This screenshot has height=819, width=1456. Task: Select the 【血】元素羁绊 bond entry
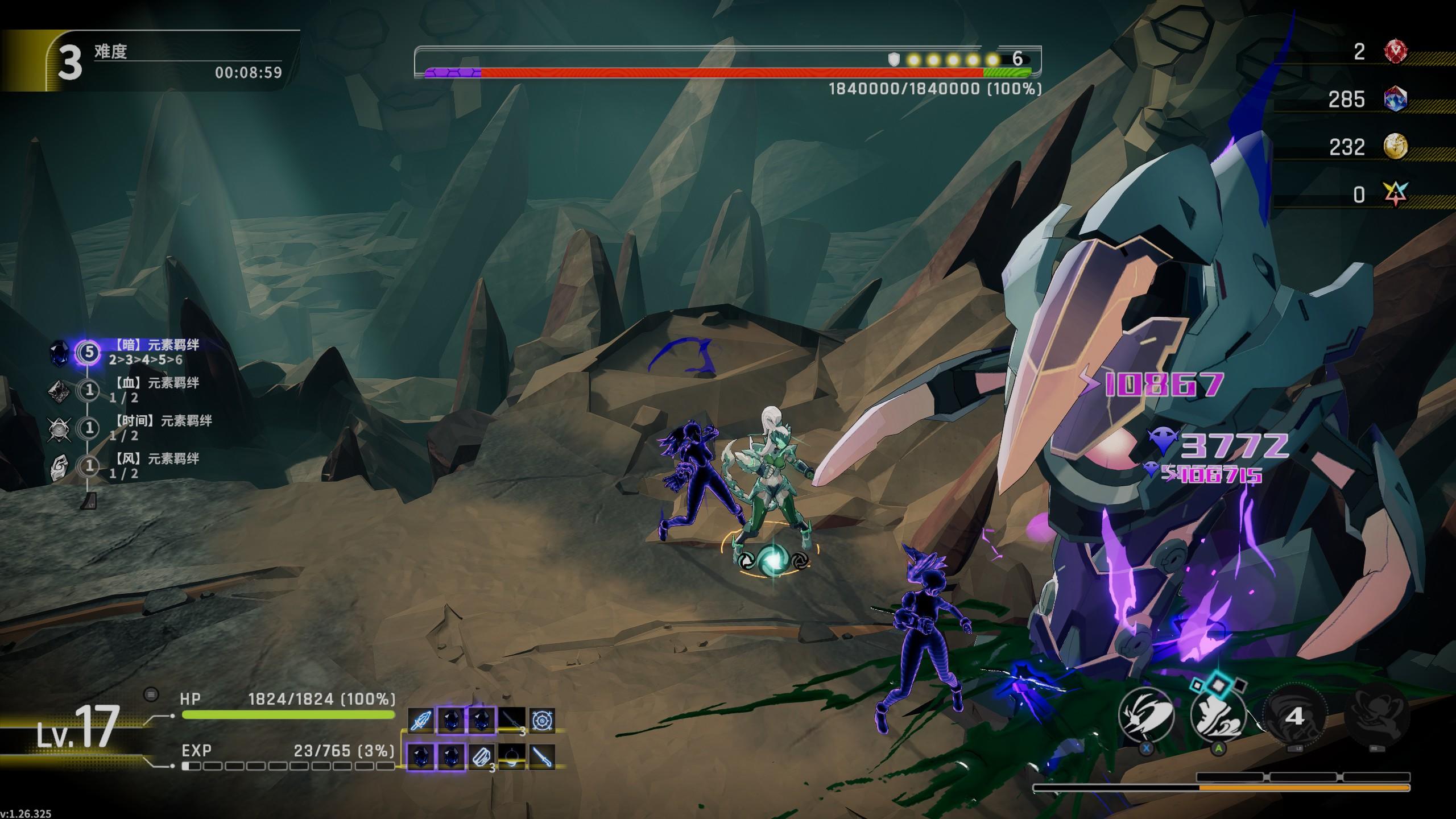pos(154,390)
